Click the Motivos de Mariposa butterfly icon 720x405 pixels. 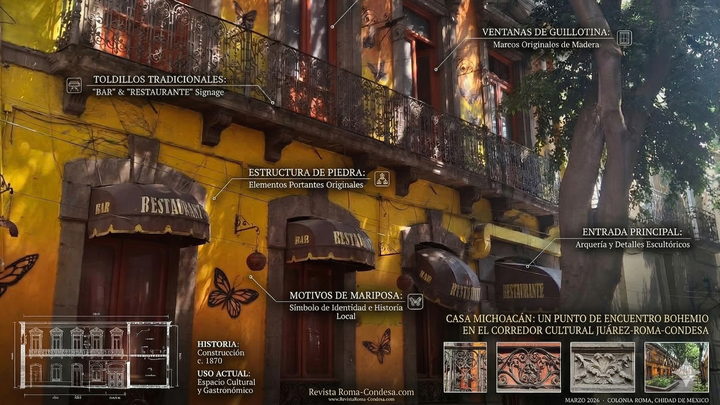pyautogui.click(x=414, y=301)
